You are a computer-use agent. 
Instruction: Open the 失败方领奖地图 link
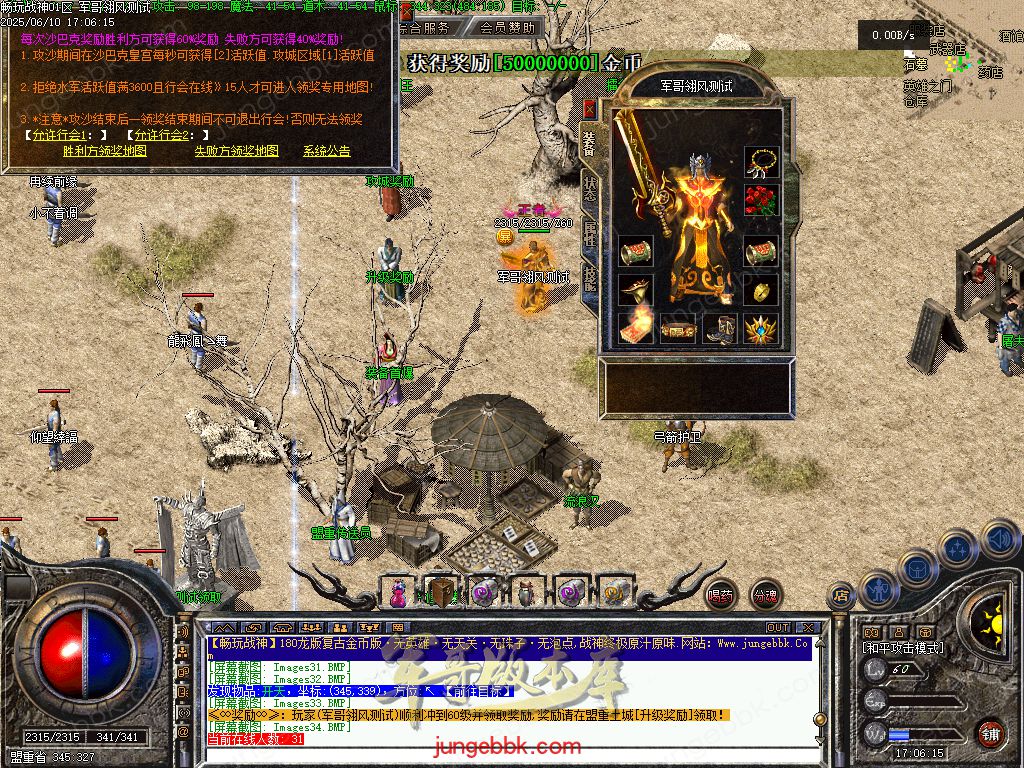[x=236, y=151]
